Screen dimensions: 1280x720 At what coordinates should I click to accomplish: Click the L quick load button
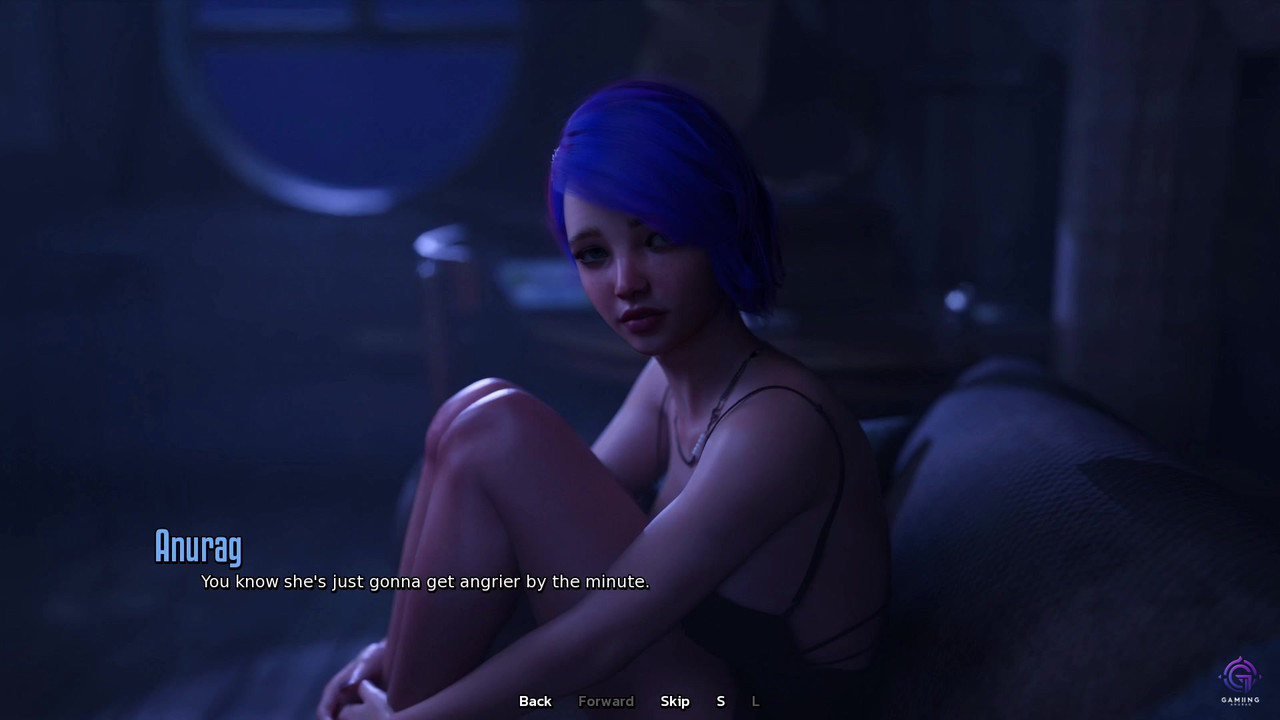pos(756,701)
